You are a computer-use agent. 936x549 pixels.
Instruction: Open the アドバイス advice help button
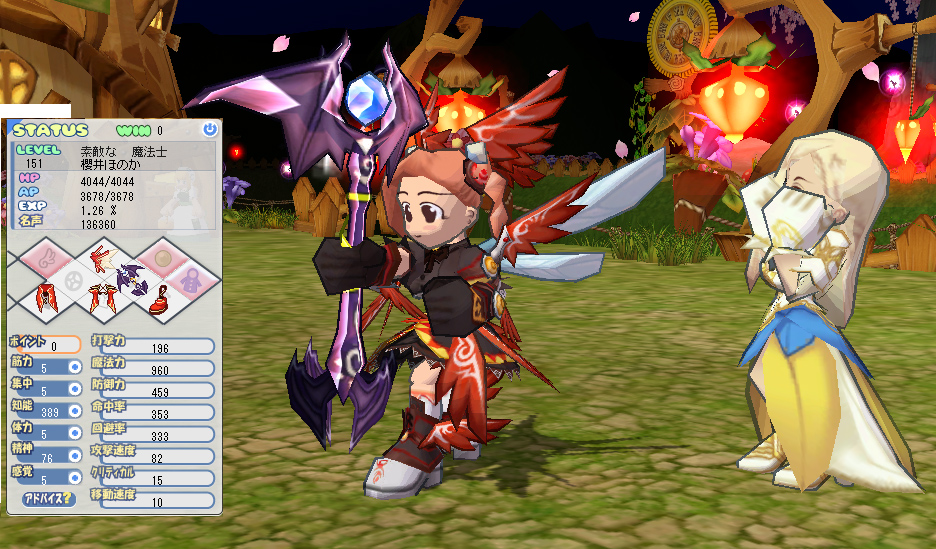(x=47, y=499)
